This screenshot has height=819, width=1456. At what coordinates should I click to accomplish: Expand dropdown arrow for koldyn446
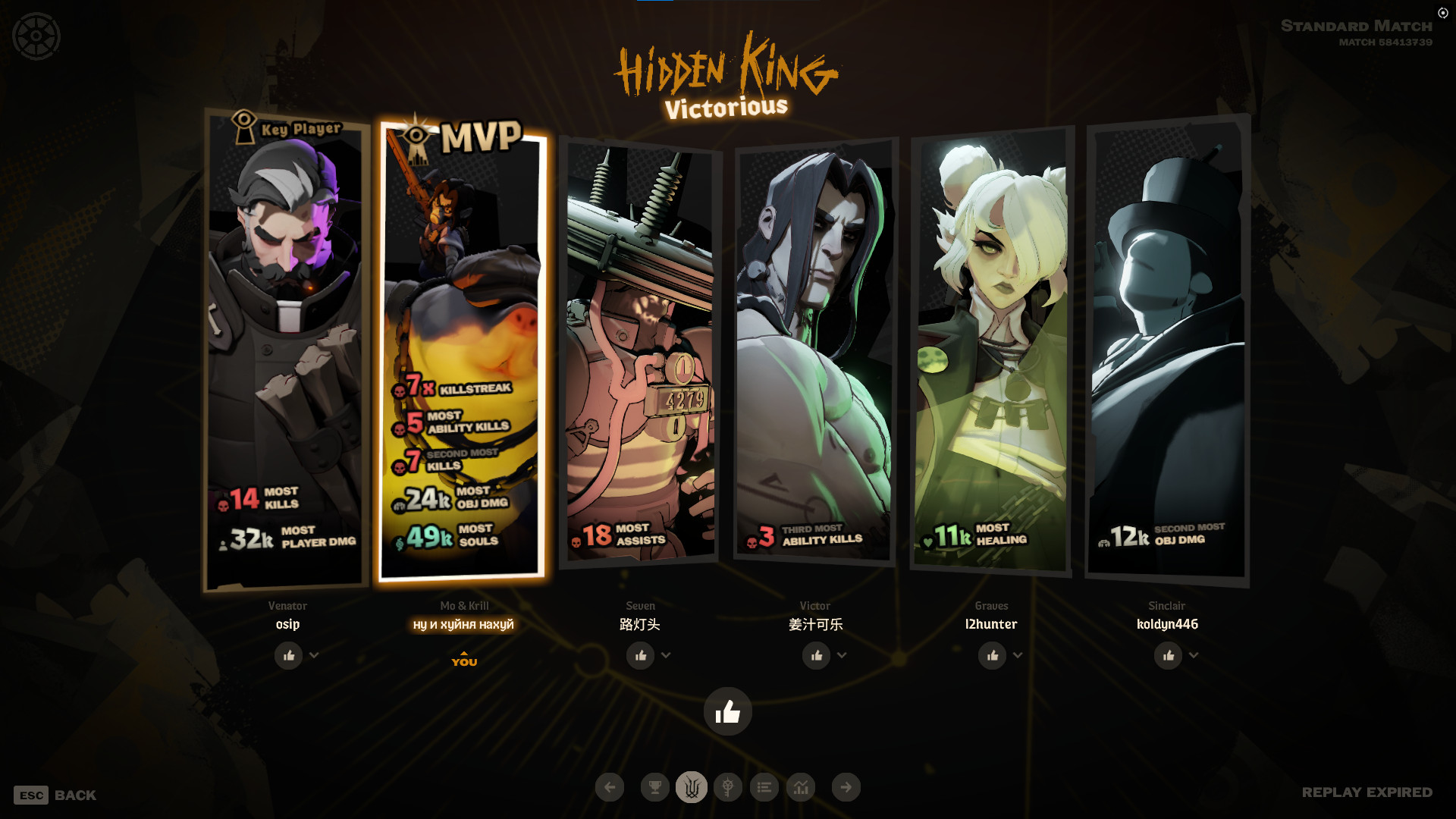1194,655
